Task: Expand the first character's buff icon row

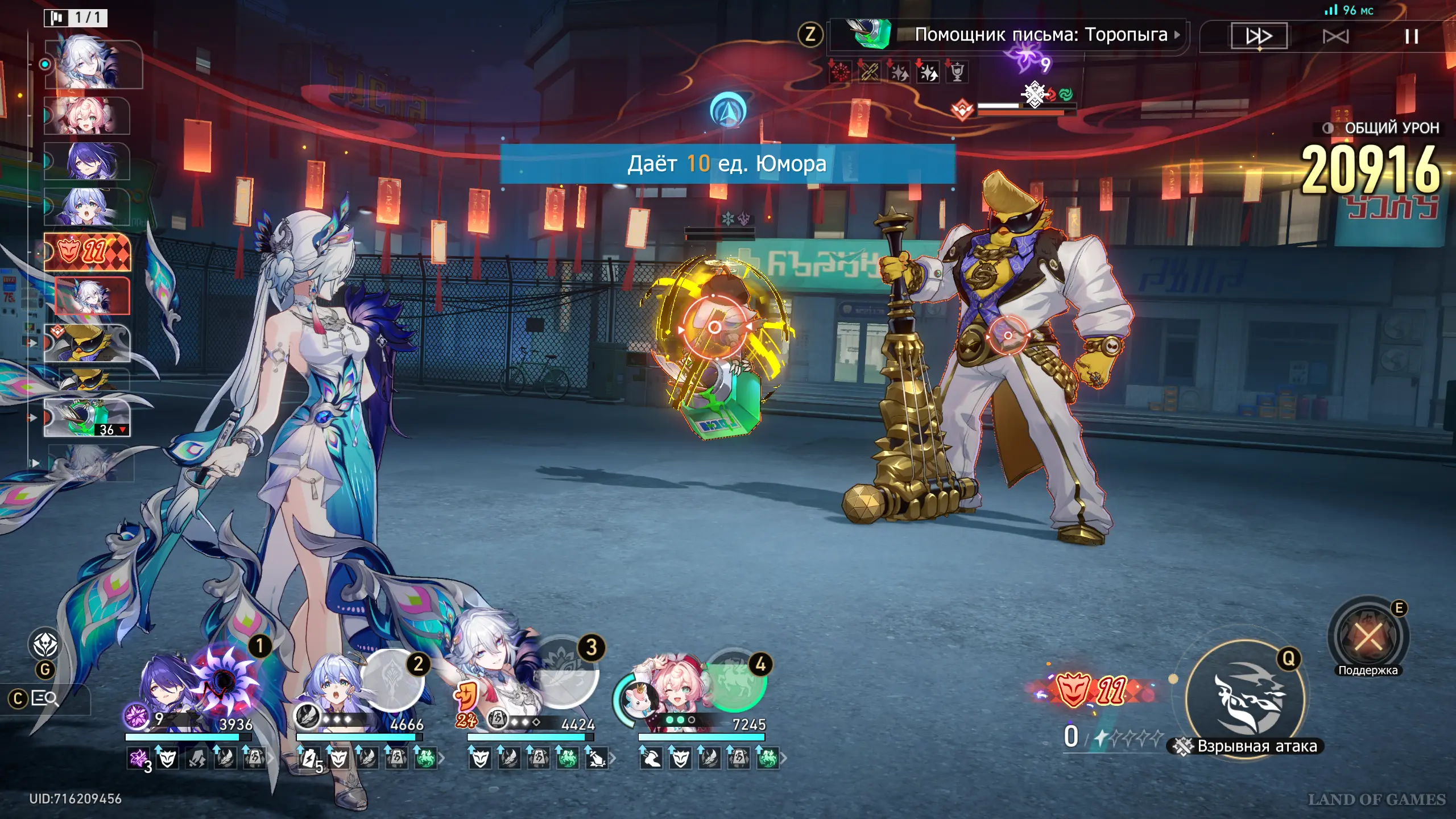Action: (271, 758)
